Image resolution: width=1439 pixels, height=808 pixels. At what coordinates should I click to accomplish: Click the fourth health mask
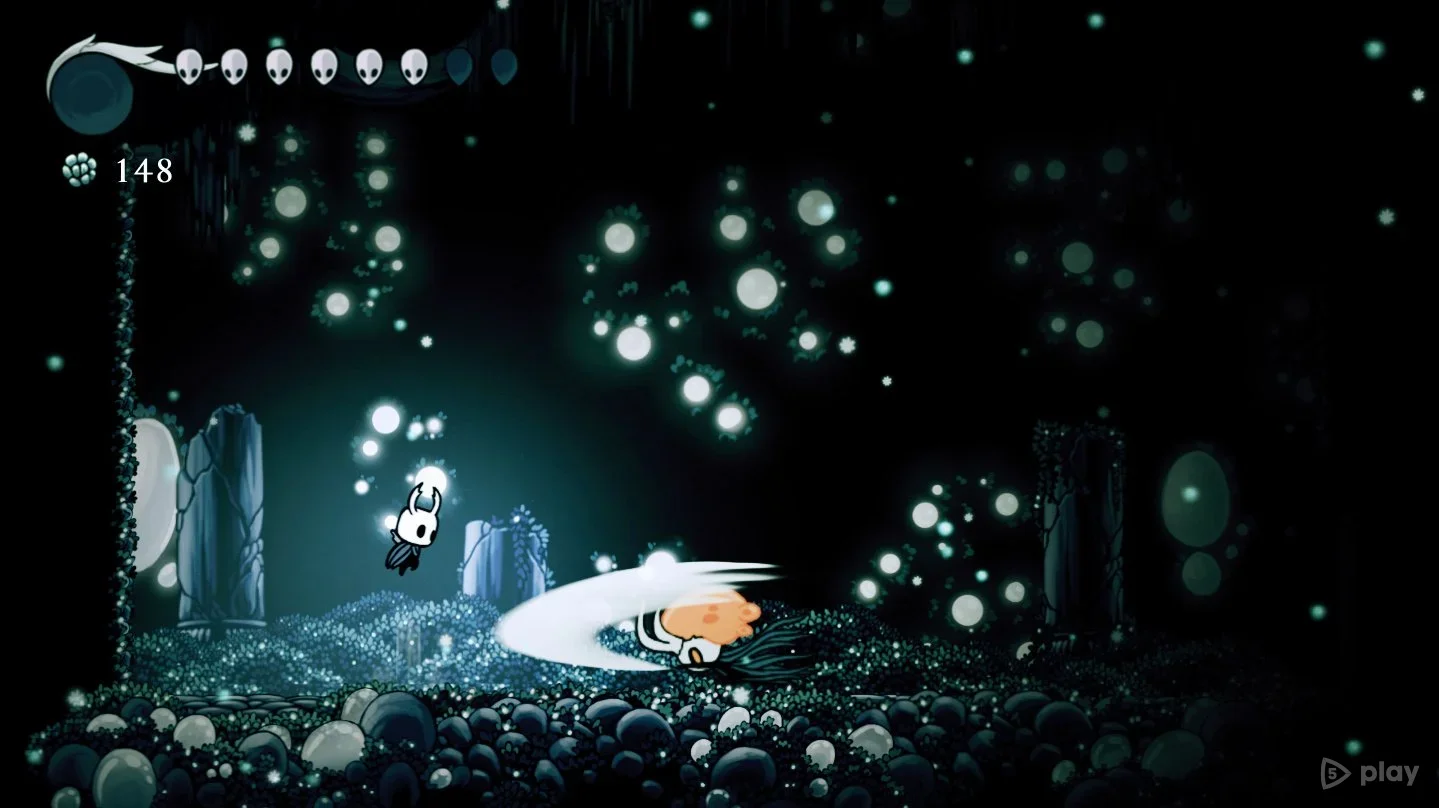(325, 68)
